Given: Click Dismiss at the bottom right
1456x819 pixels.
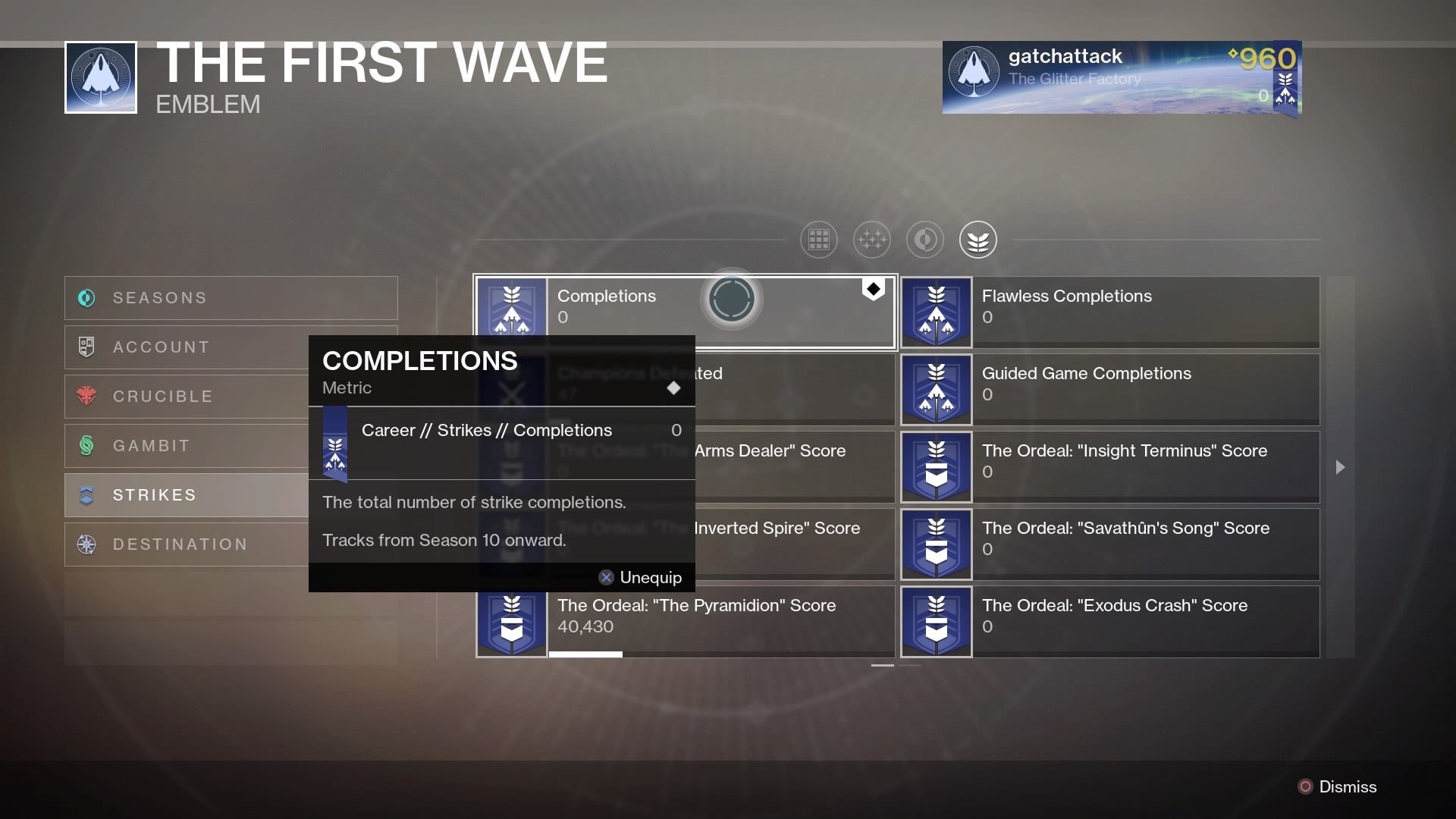Looking at the screenshot, I should [x=1348, y=787].
